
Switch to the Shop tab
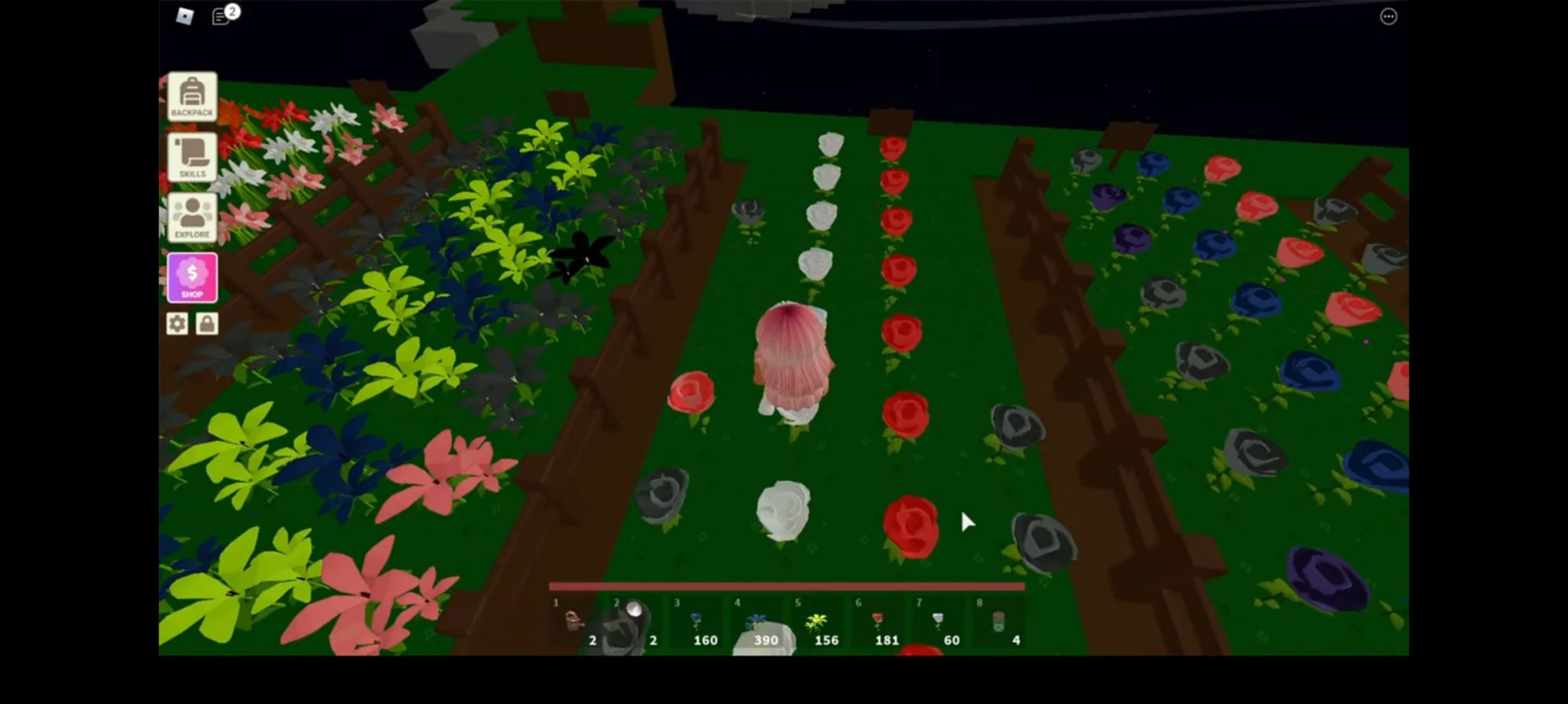[191, 277]
